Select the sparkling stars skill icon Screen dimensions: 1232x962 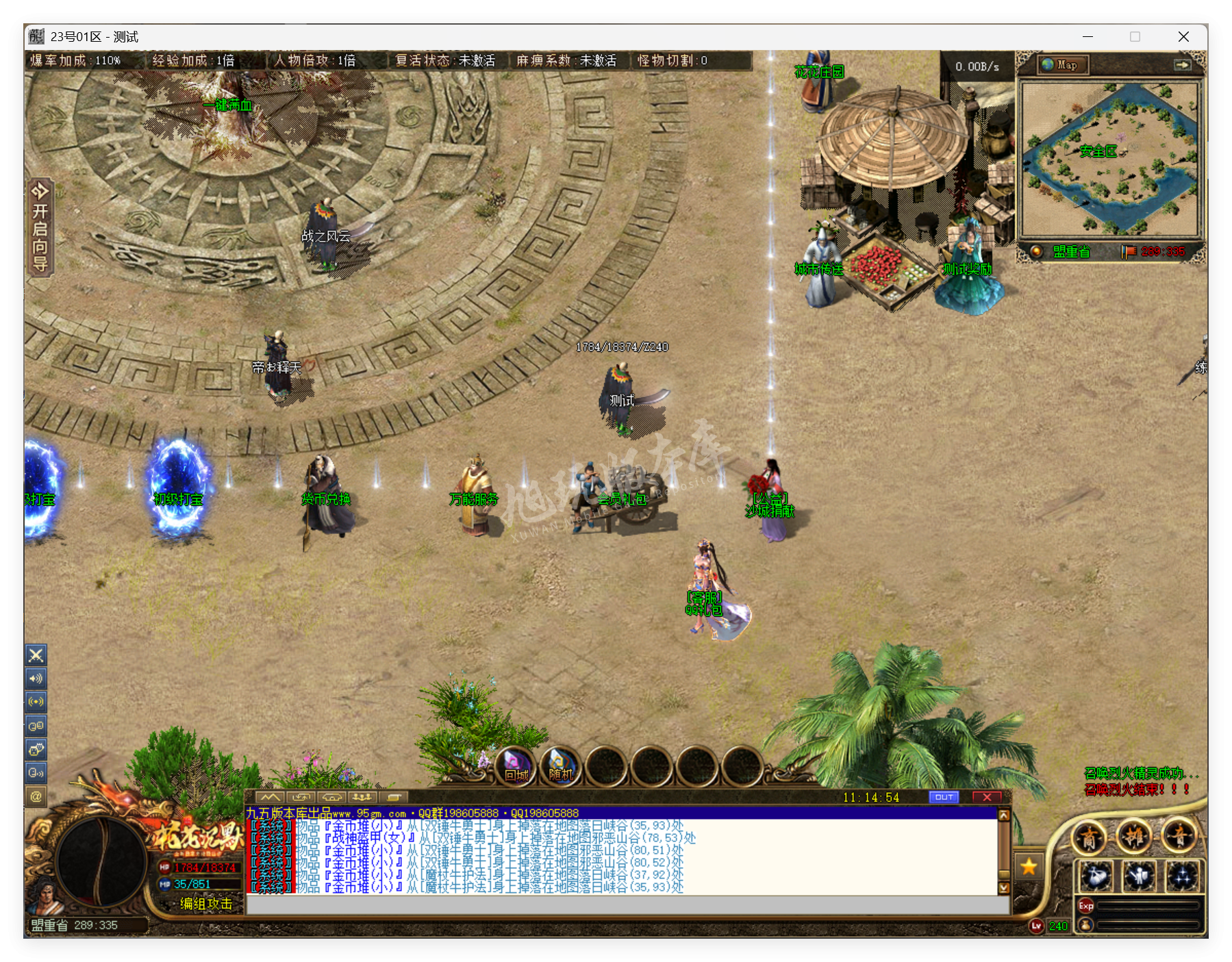(x=1182, y=877)
